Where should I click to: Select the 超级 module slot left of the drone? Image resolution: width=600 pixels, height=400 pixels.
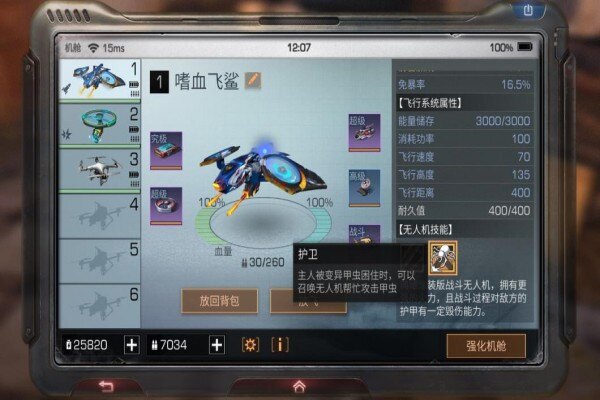pyautogui.click(x=165, y=205)
